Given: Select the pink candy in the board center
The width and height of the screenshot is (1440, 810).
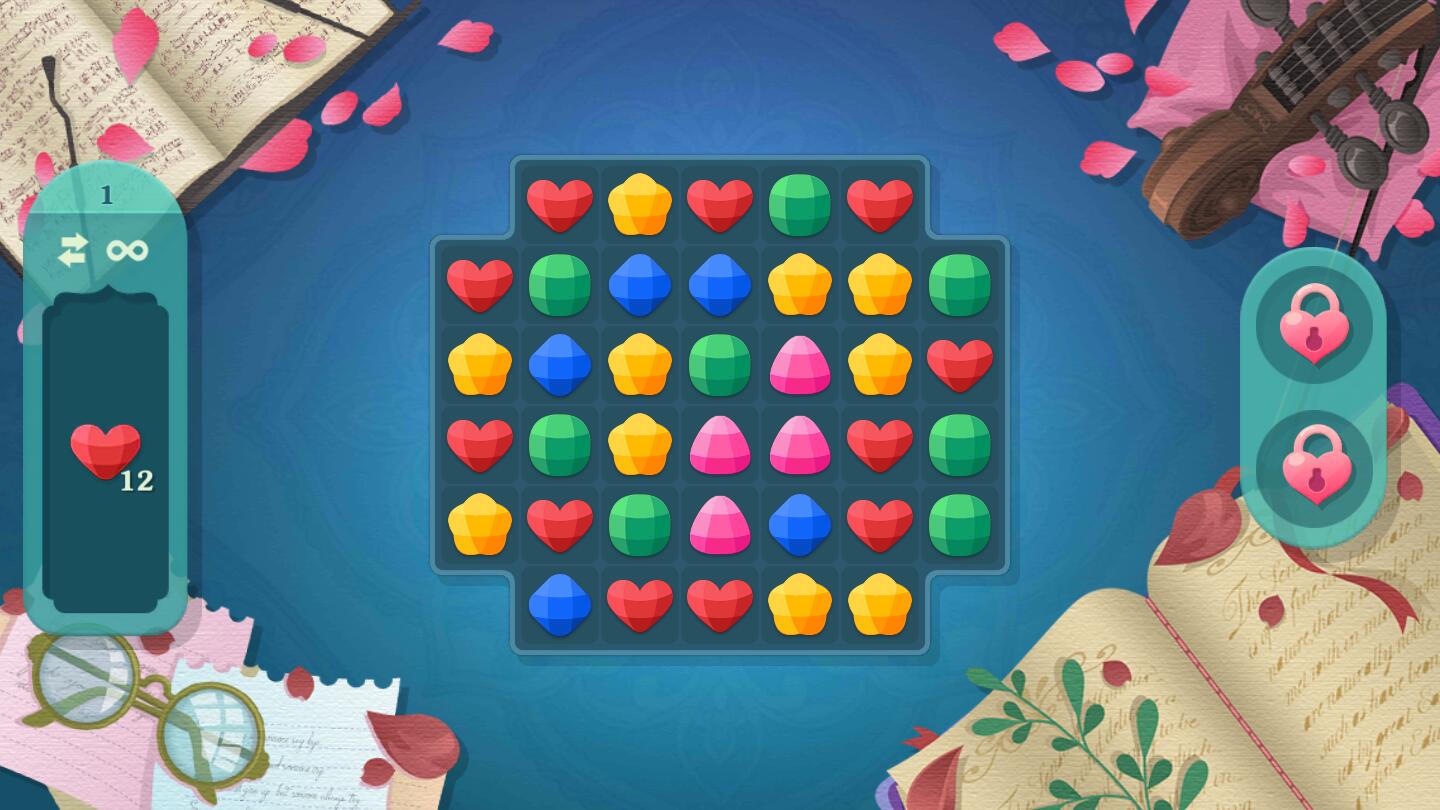Looking at the screenshot, I should coord(719,444).
